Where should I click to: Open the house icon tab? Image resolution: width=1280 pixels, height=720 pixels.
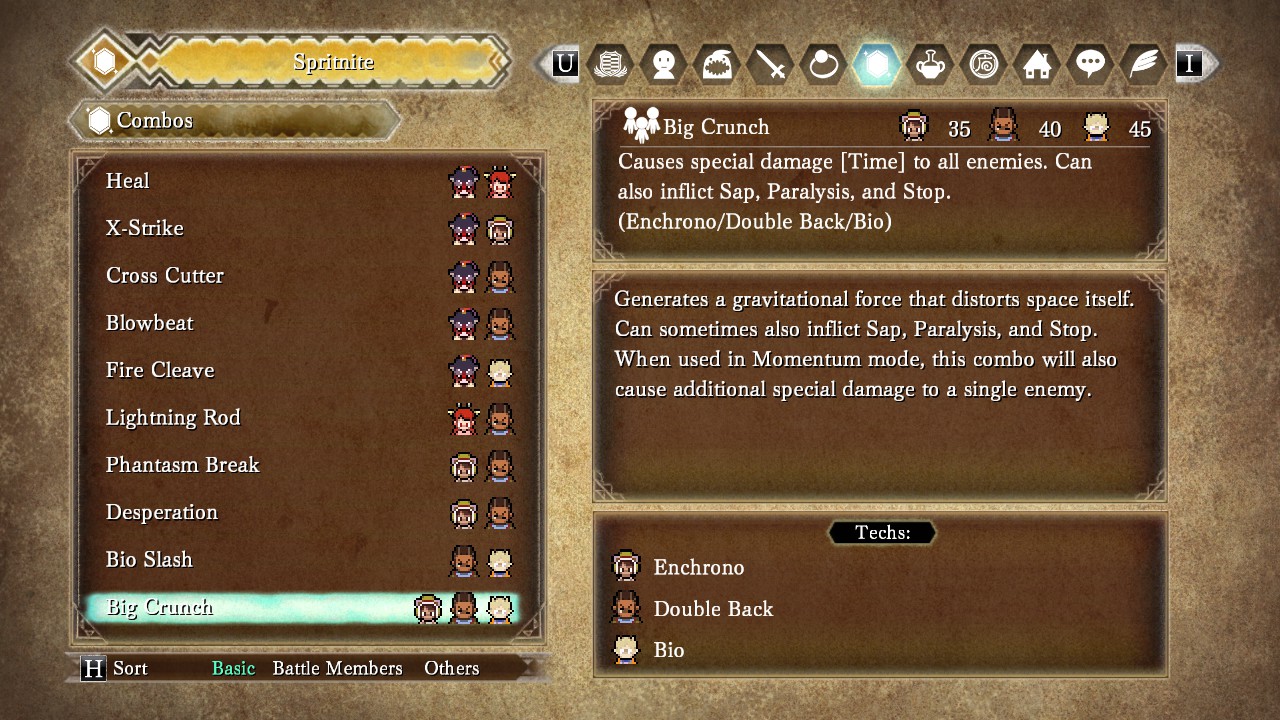click(x=1036, y=64)
